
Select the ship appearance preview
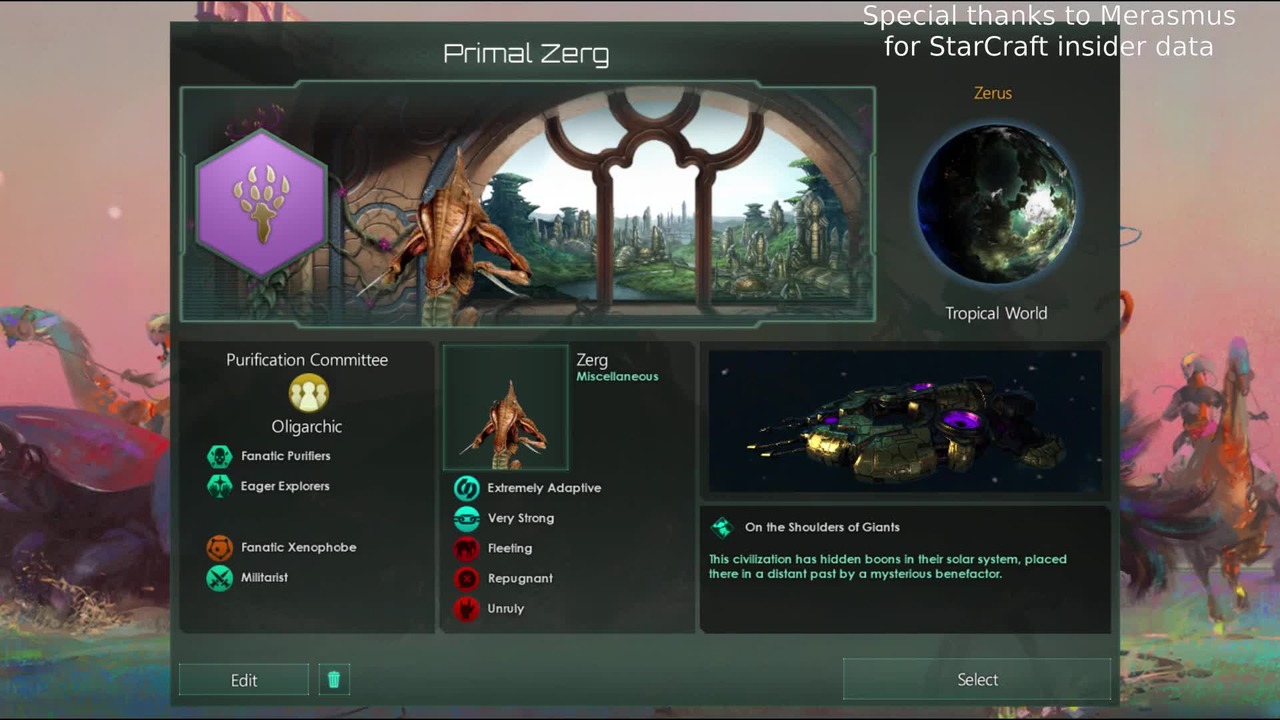908,422
